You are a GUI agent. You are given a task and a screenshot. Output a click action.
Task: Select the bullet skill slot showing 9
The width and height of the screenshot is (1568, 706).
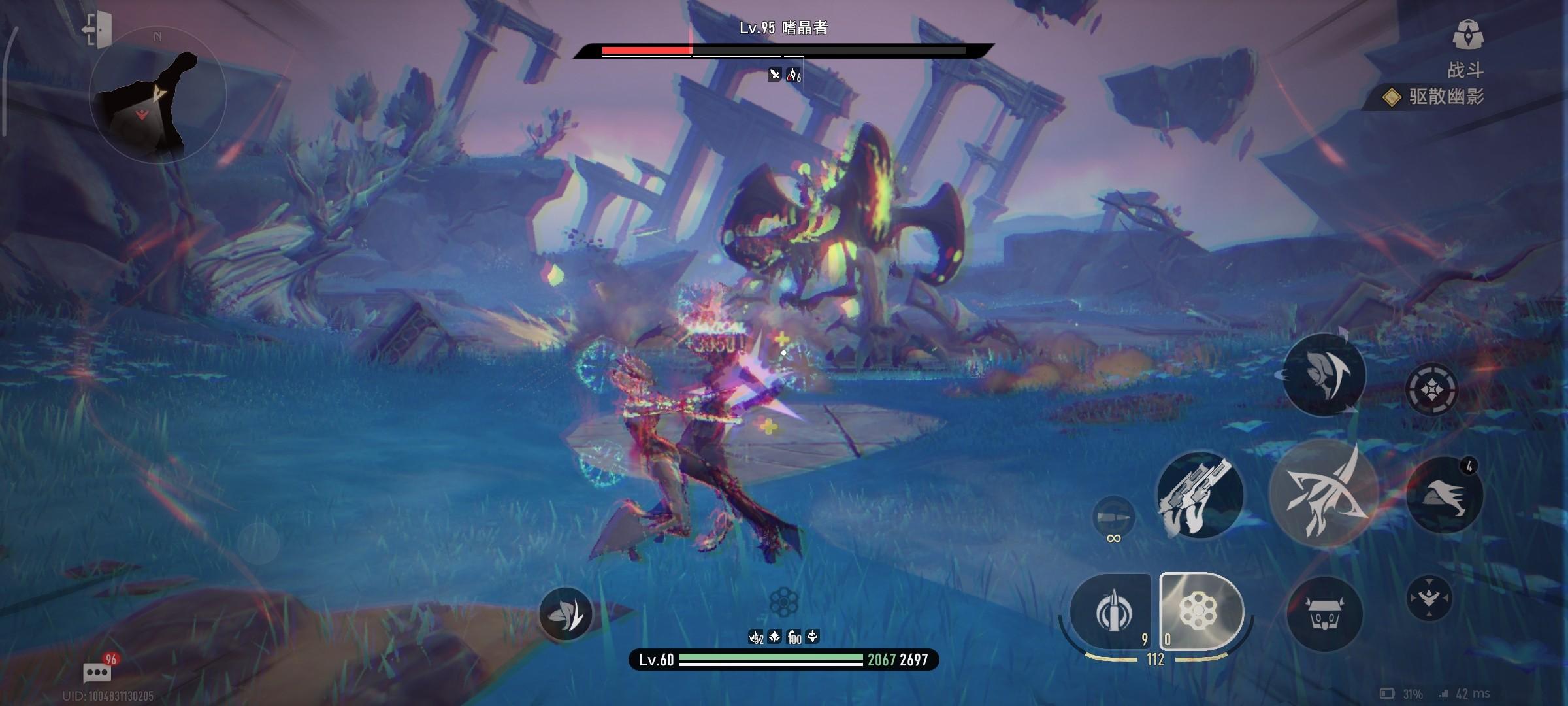point(1113,613)
